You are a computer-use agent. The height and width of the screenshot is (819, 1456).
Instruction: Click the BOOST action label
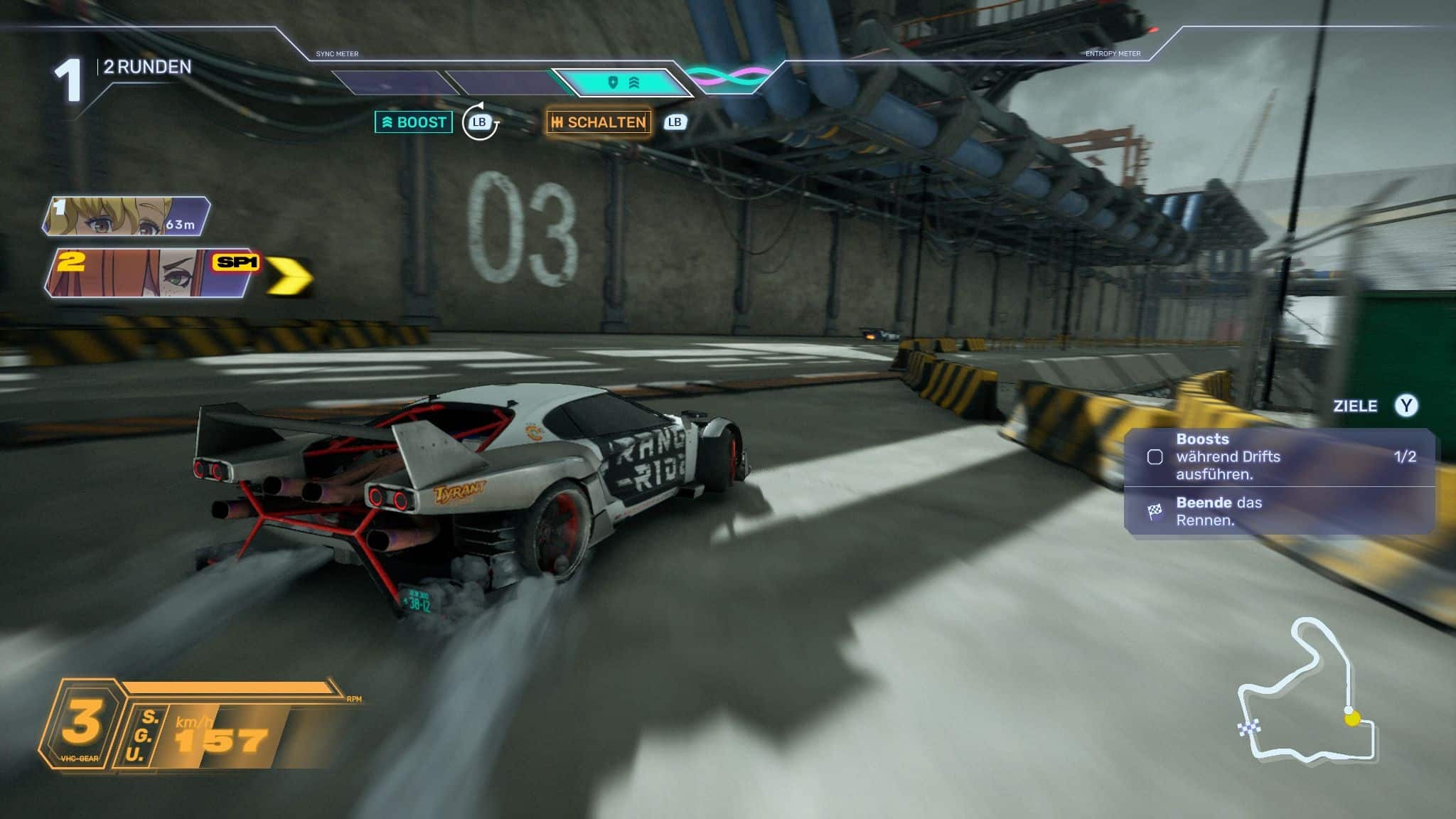pos(414,122)
